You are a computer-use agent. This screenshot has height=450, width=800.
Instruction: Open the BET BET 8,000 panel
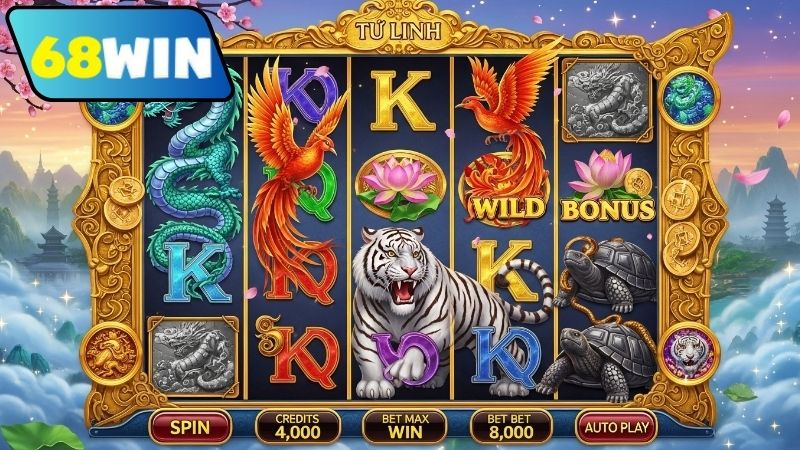pyautogui.click(x=511, y=427)
